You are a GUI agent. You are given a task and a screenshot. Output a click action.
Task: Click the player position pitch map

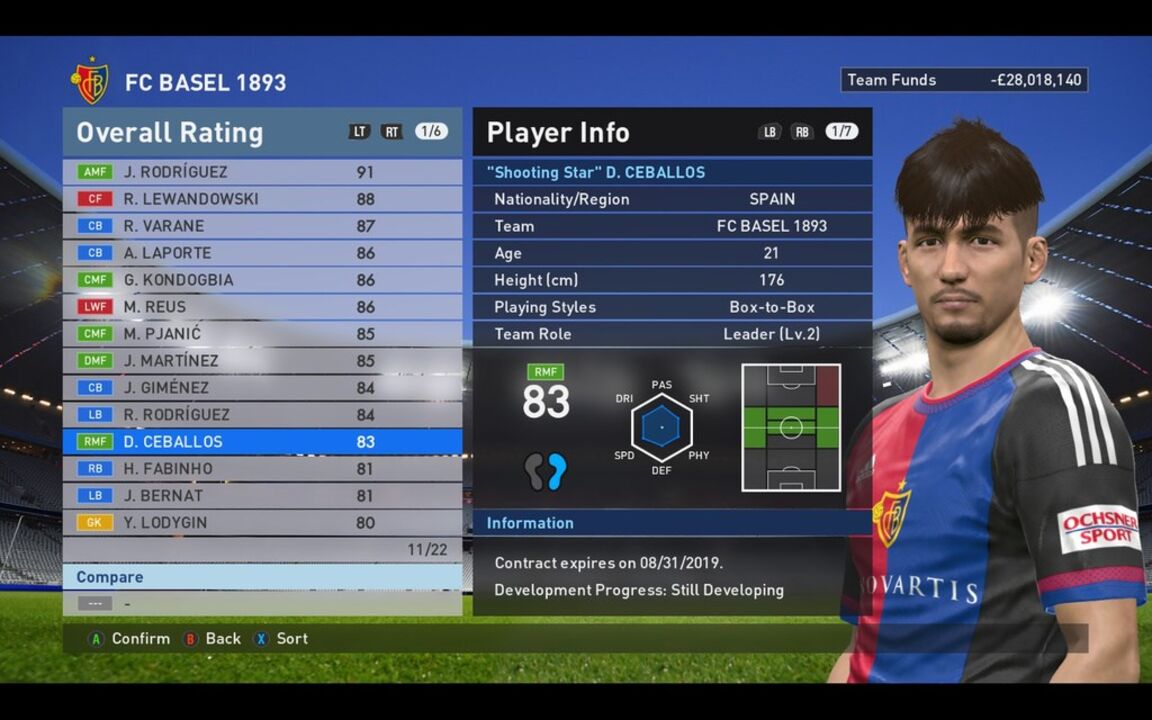[791, 428]
